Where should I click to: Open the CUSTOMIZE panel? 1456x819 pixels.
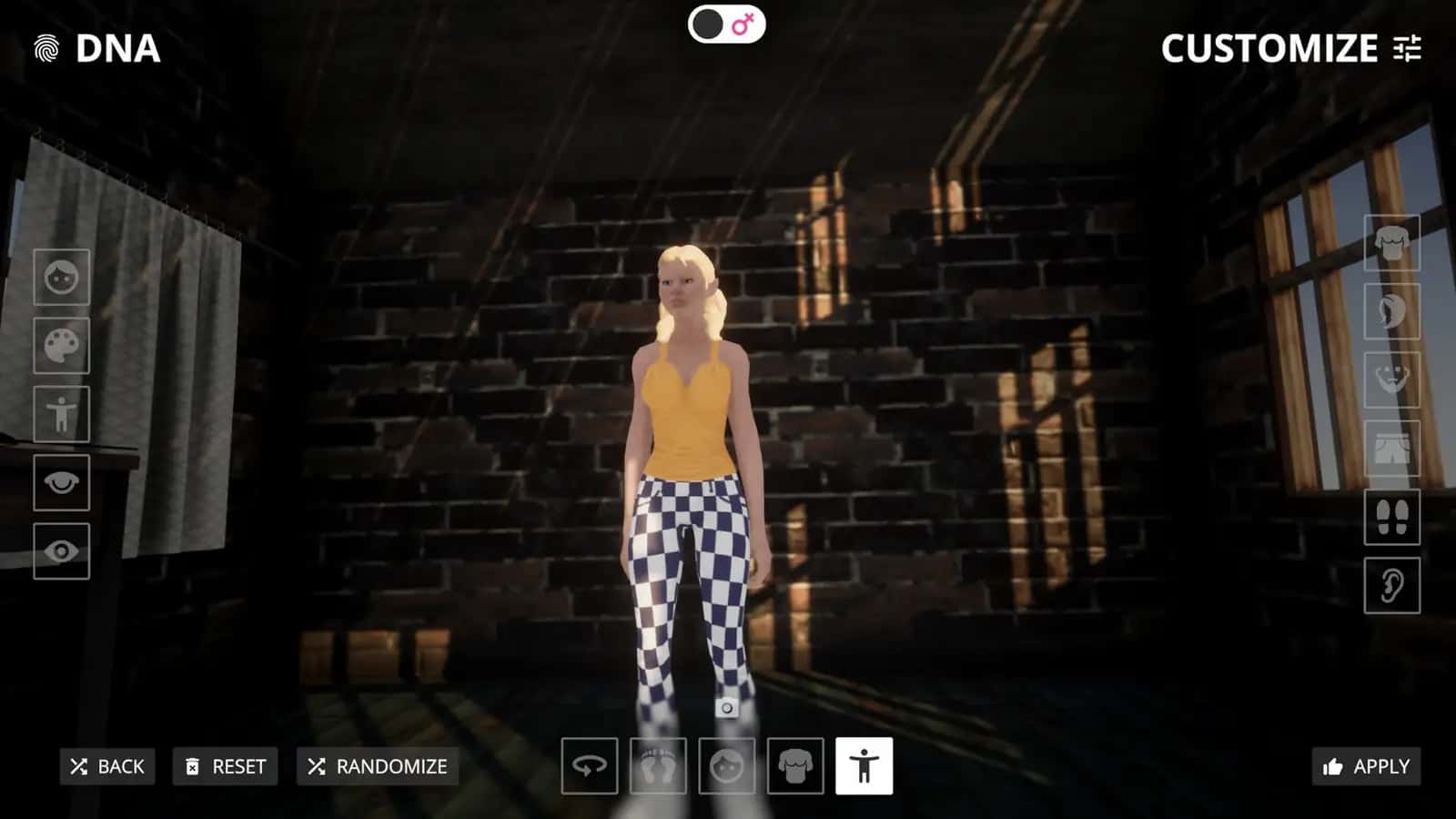pyautogui.click(x=1274, y=50)
